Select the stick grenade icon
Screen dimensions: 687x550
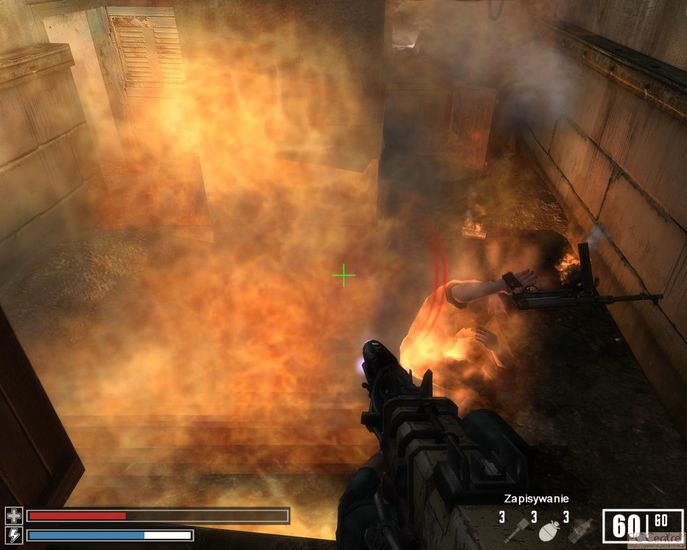[x=514, y=531]
